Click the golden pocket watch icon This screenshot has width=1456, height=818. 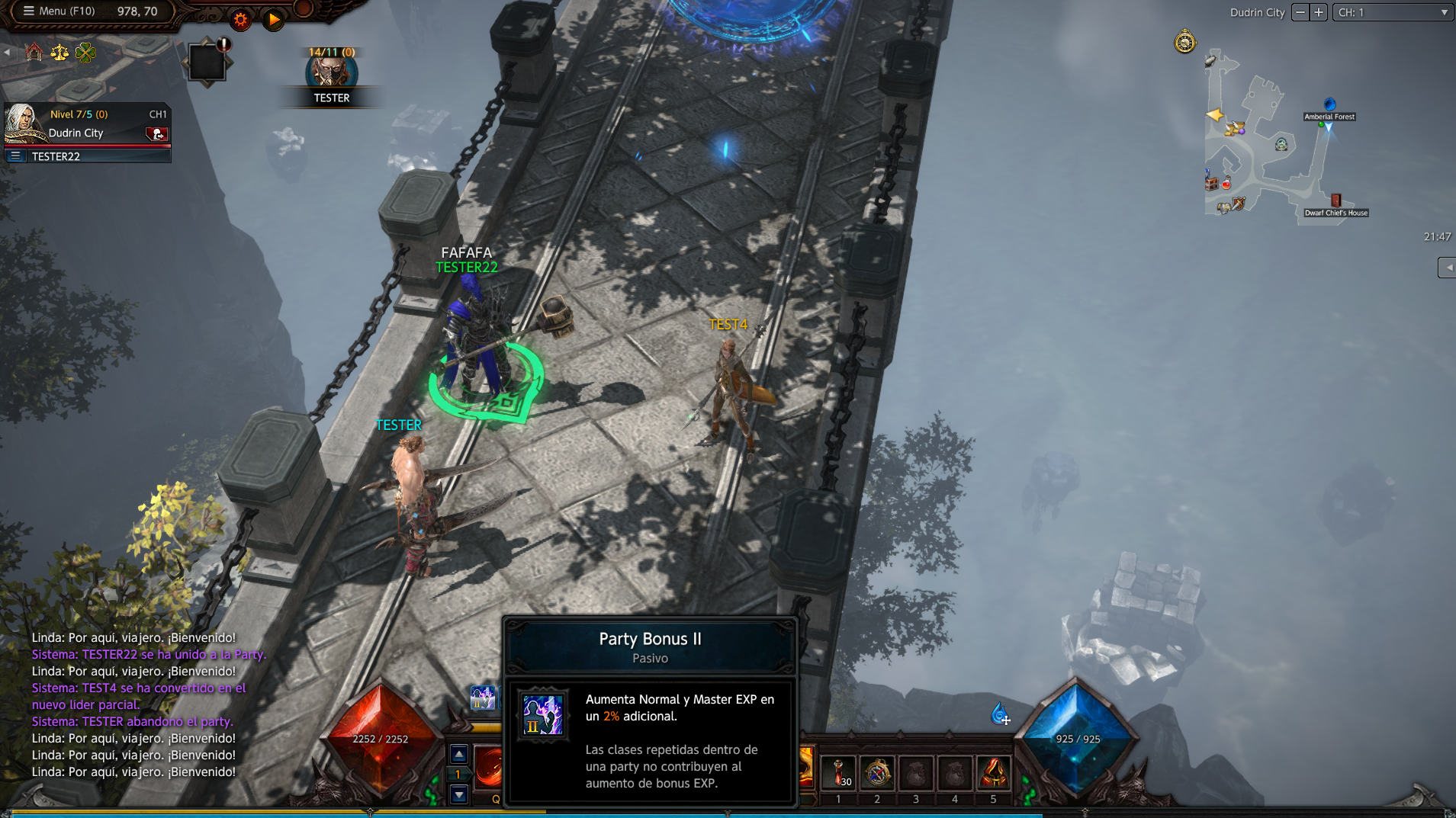tap(1184, 42)
